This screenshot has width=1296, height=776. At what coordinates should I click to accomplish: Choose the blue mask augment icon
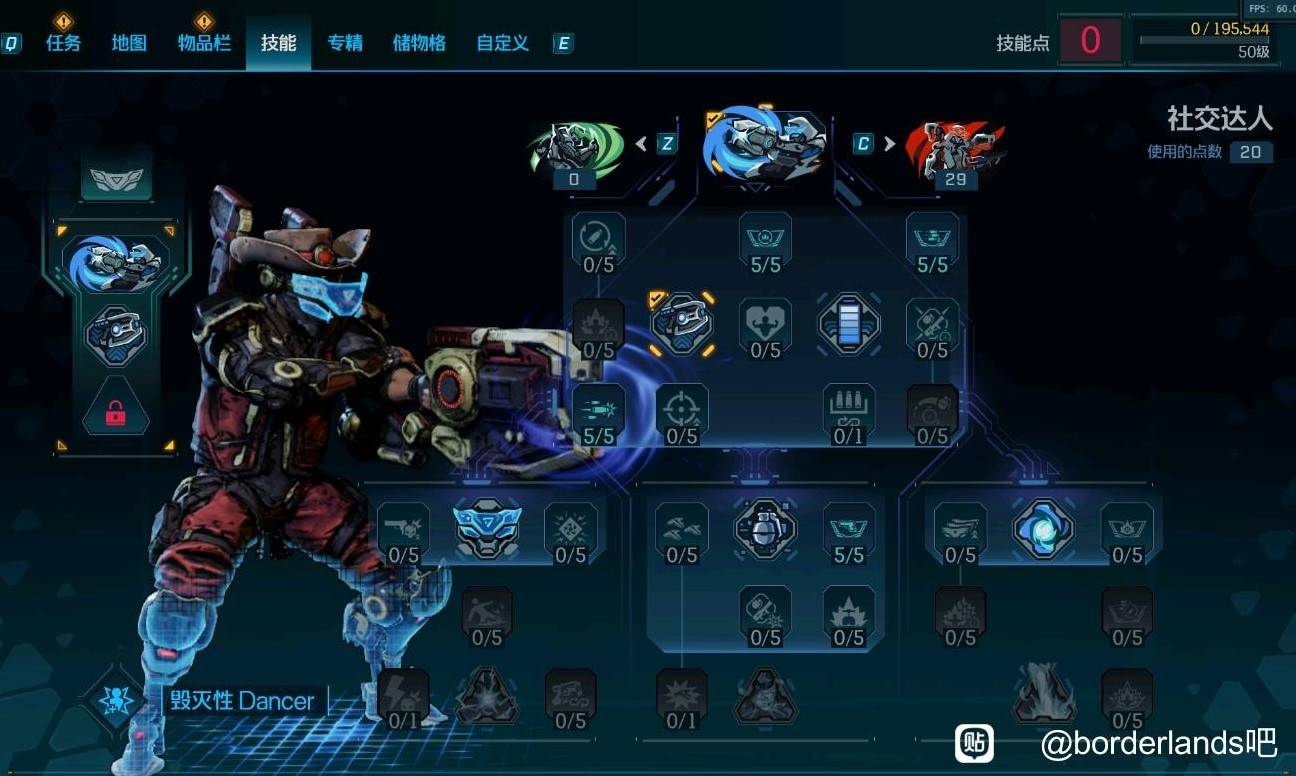pyautogui.click(x=487, y=528)
